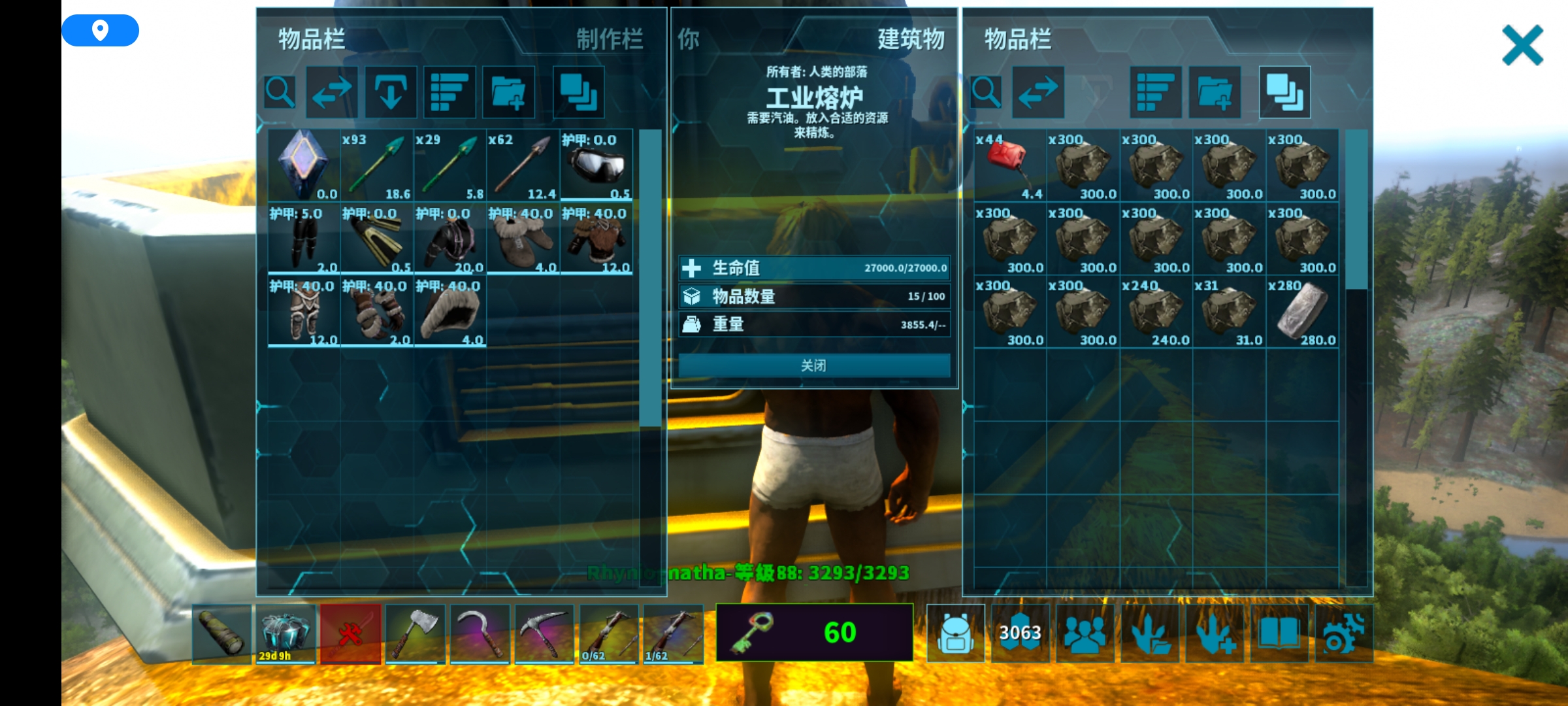Tap the blue location pin button

(x=100, y=30)
